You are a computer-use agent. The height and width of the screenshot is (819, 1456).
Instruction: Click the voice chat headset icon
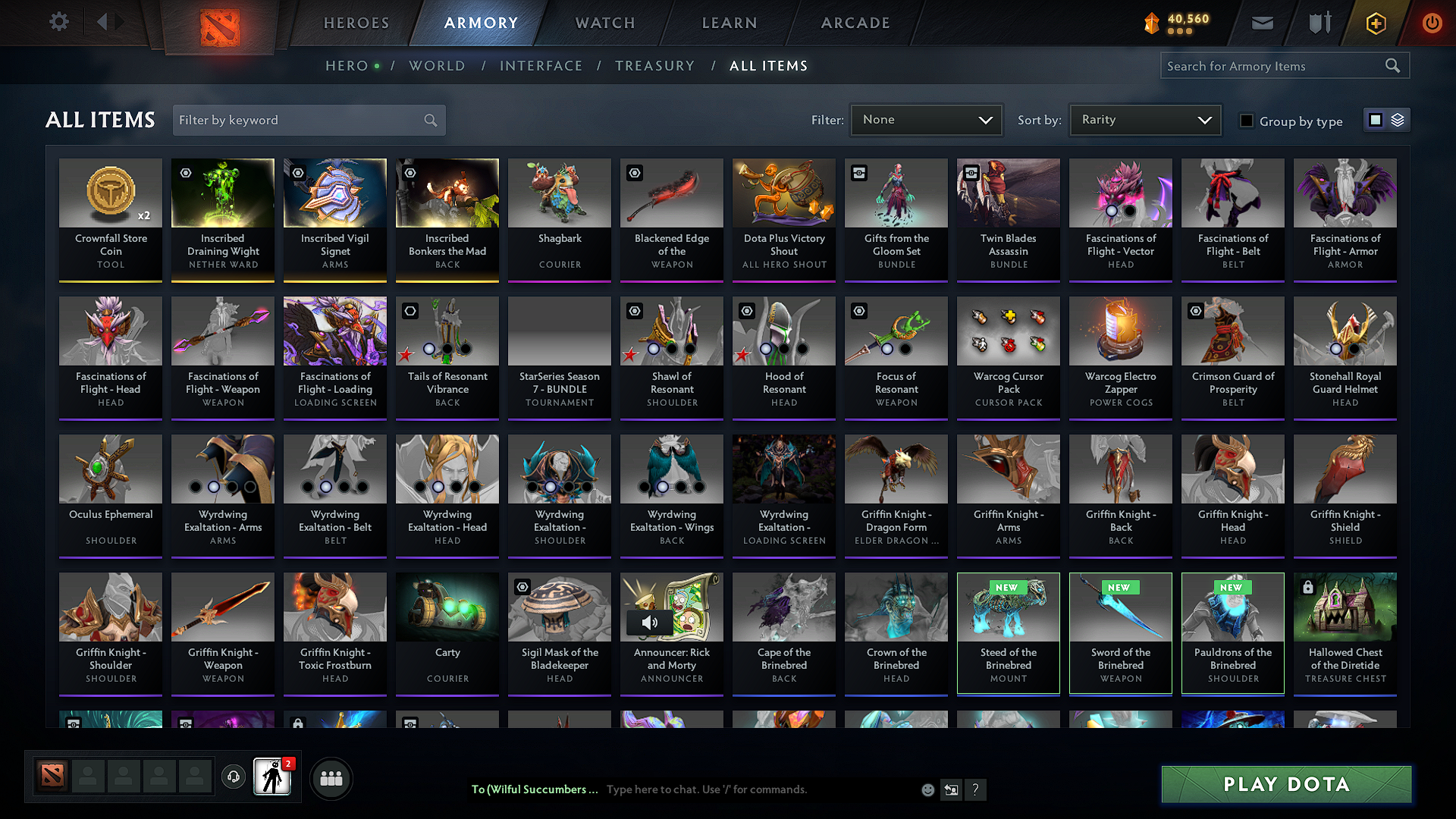233,777
